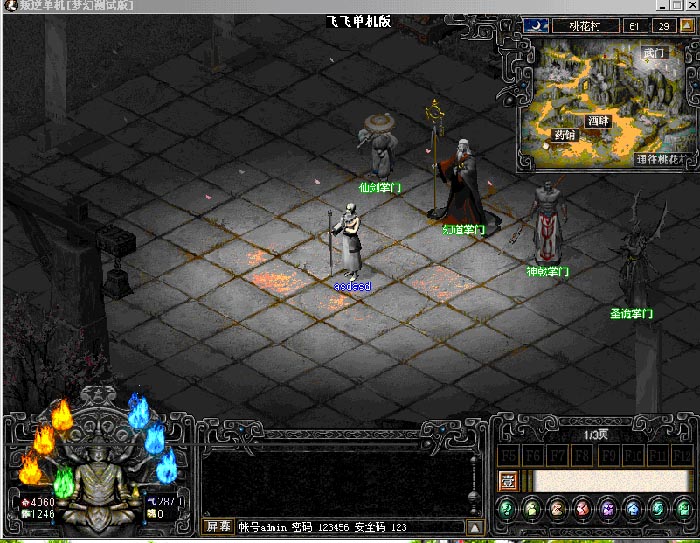Open the first green orb menu icon
700x543 pixels.
click(508, 509)
